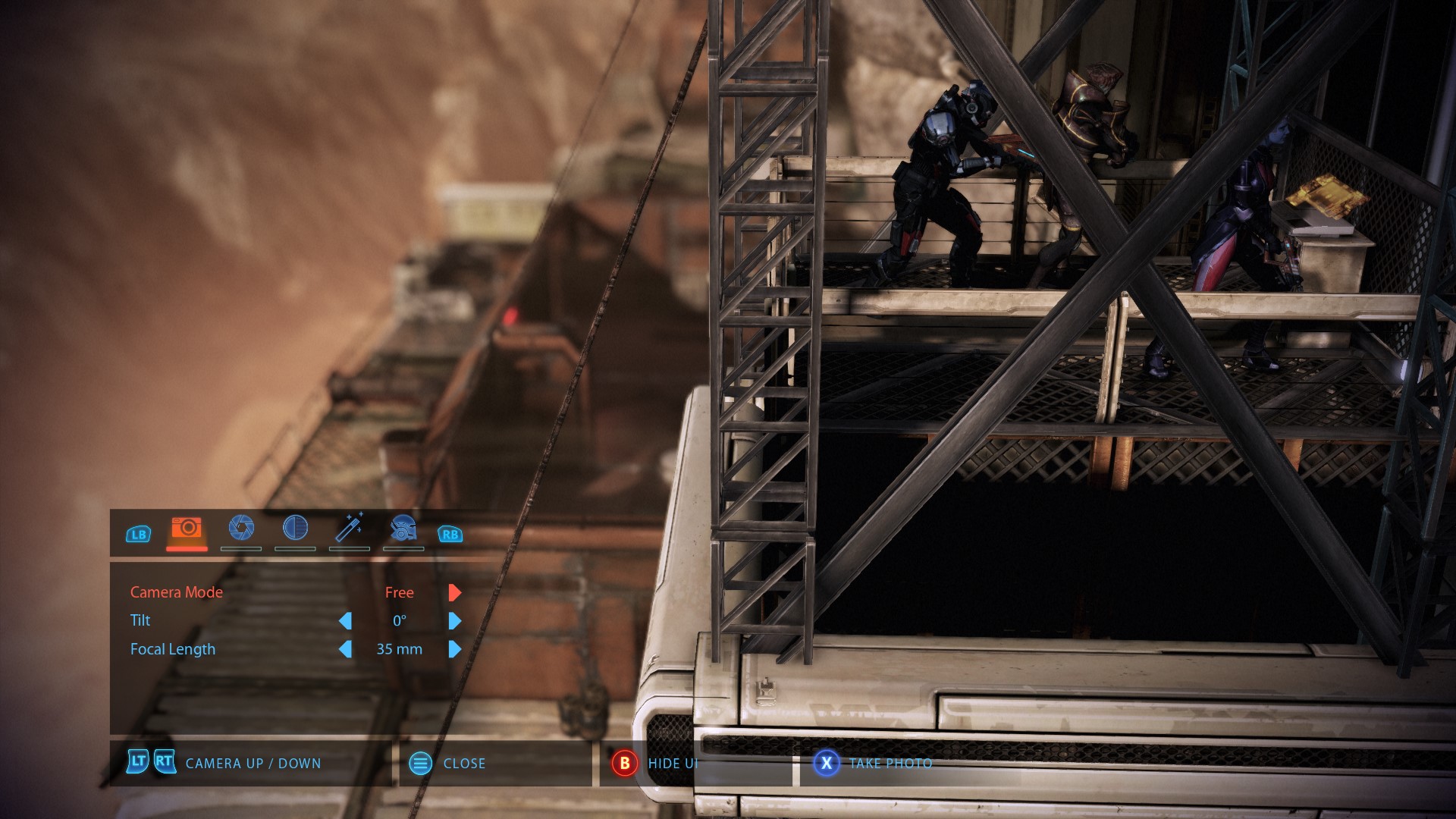Viewport: 1456px width, 819px height.
Task: Increase Tilt with its right arrow
Action: point(454,621)
